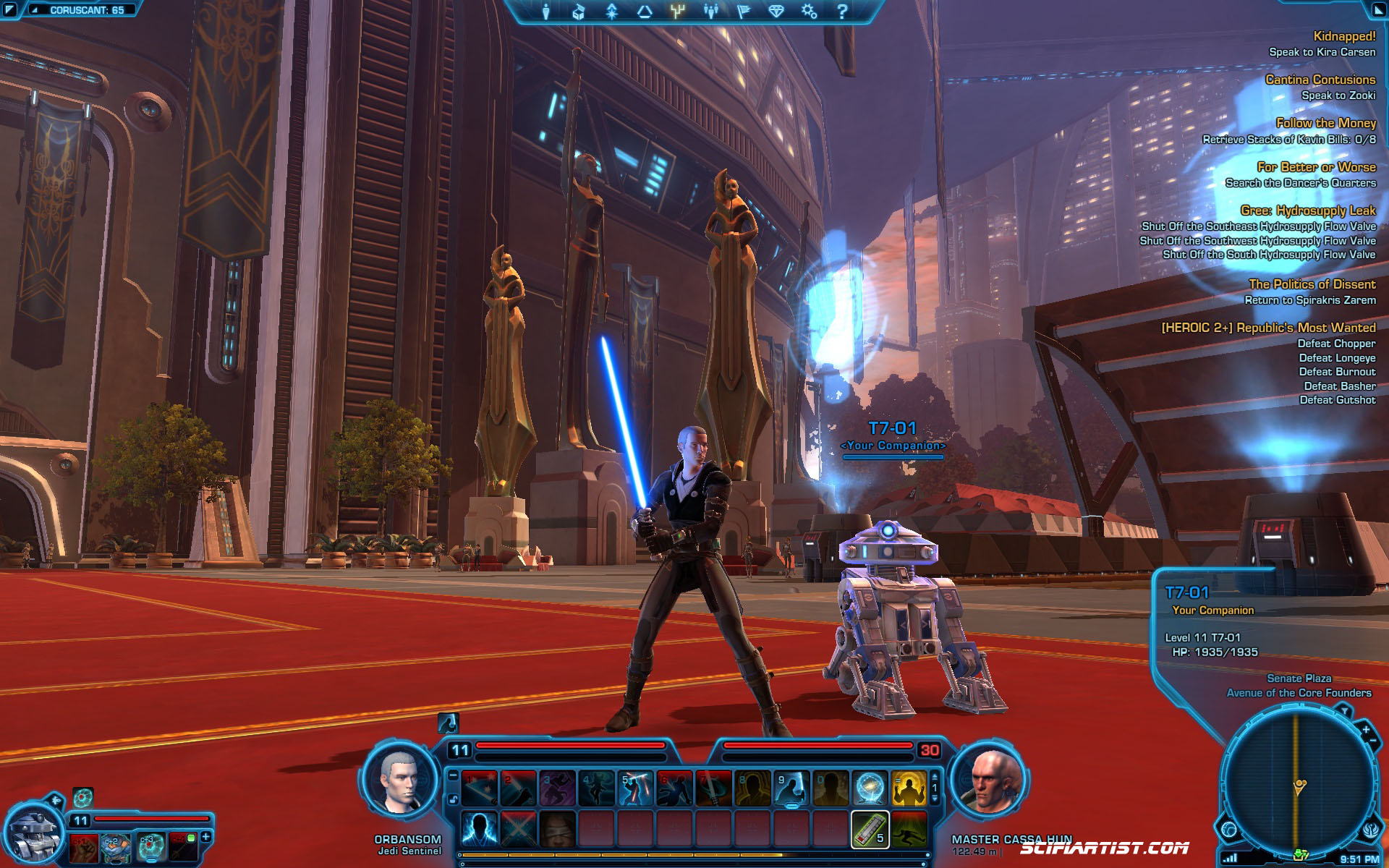The height and width of the screenshot is (868, 1389).
Task: Activate the glowing orb ability icon
Action: point(870,788)
